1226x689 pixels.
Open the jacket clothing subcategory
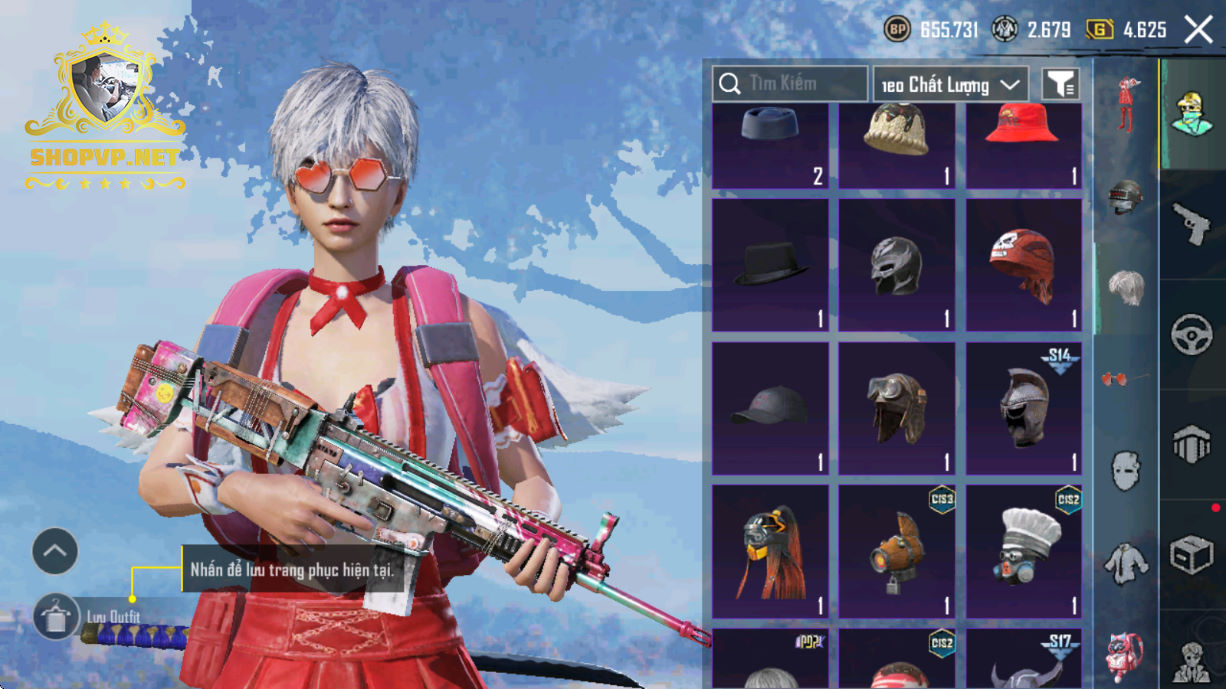[1126, 563]
